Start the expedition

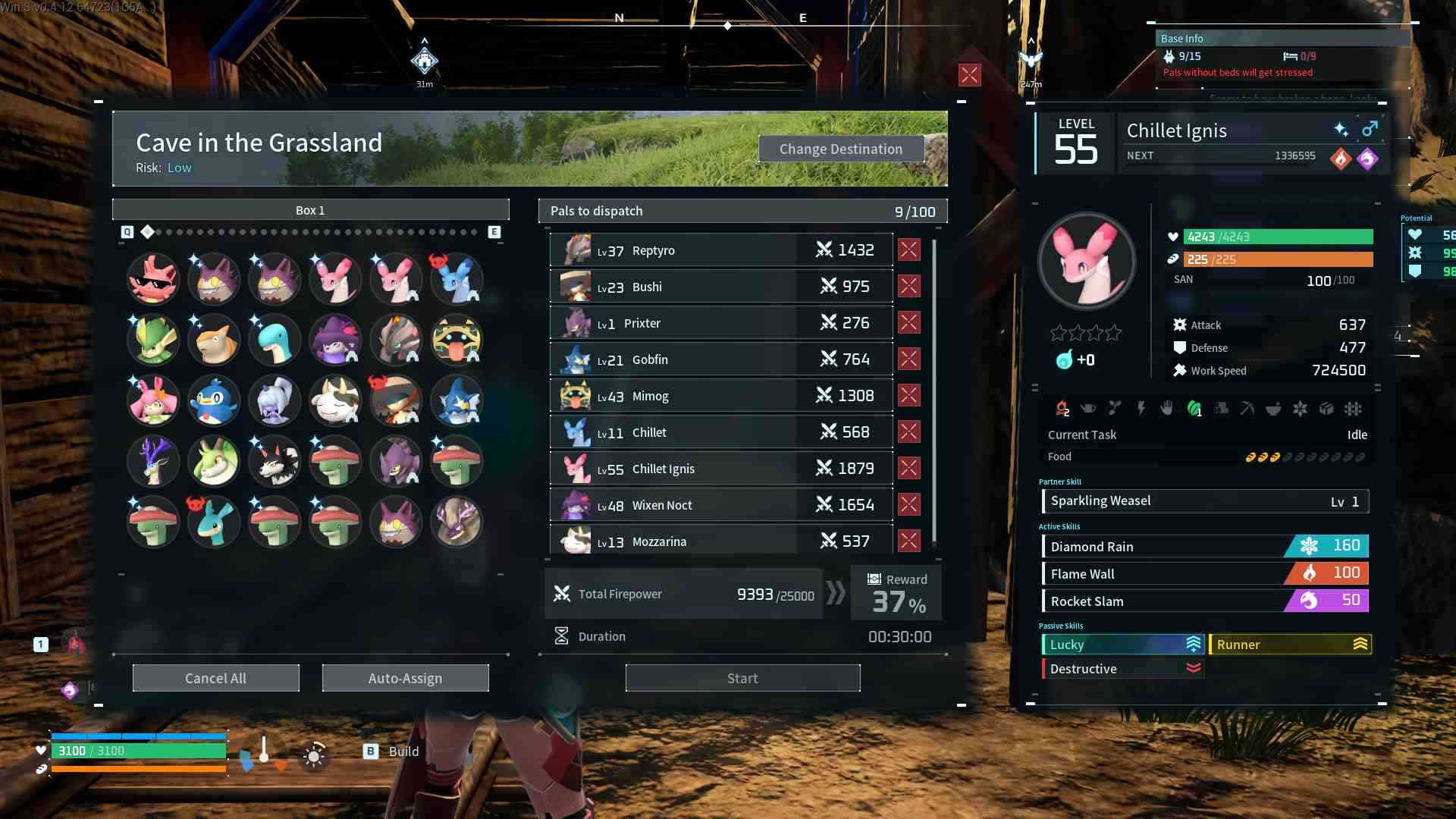pyautogui.click(x=742, y=678)
